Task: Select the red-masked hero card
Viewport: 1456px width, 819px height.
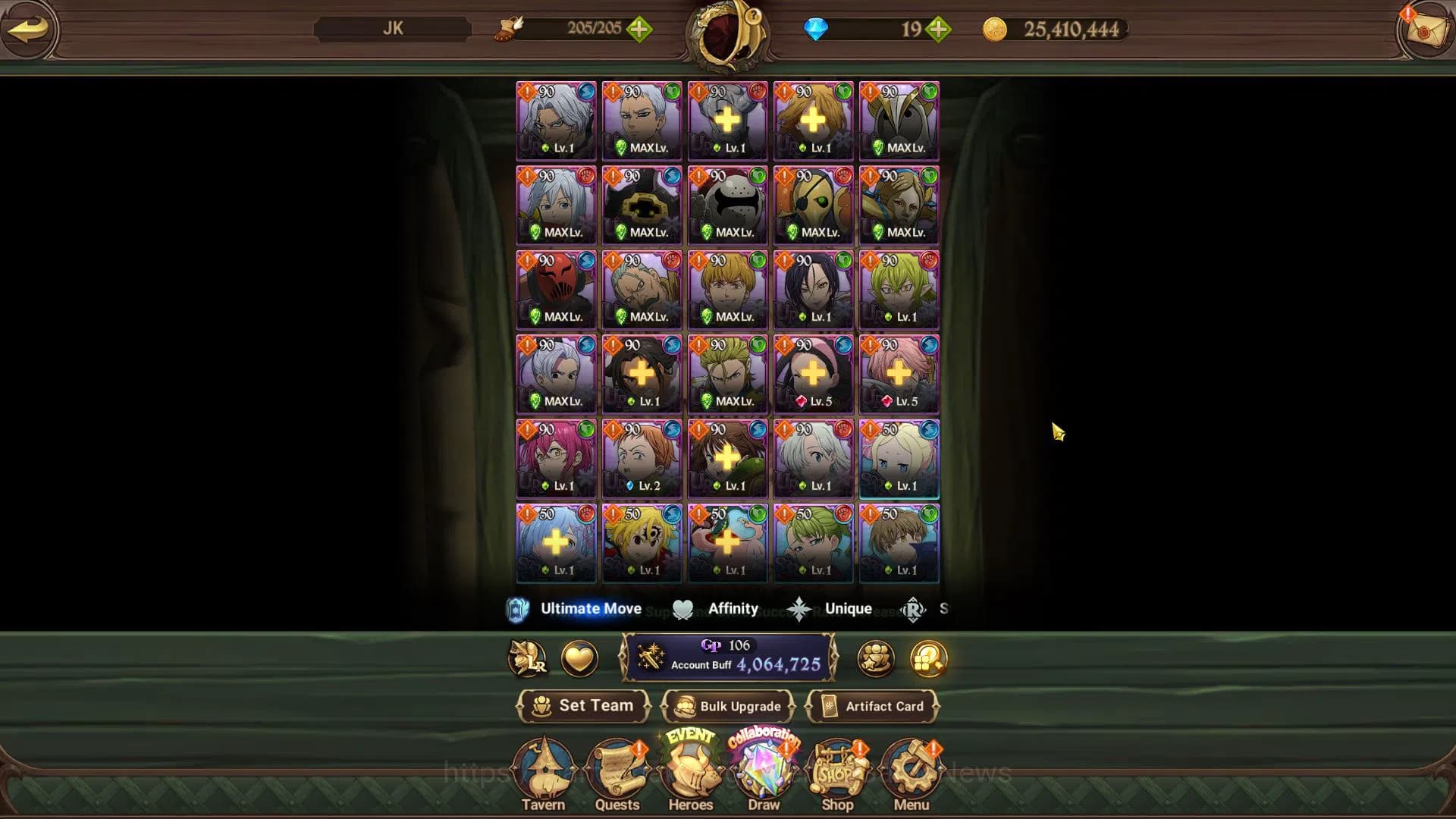Action: (556, 290)
